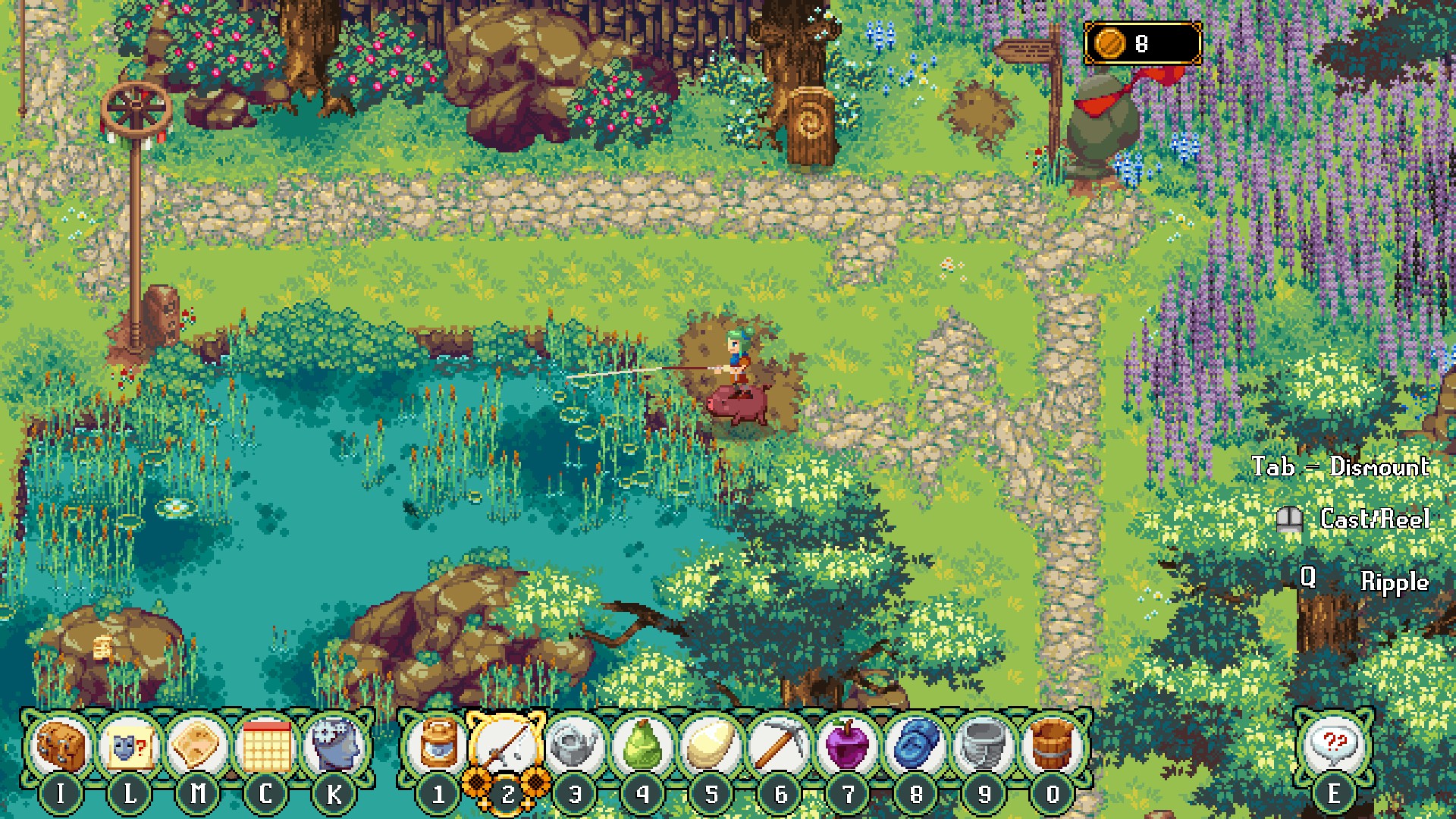The height and width of the screenshot is (819, 1456).
Task: Select the purple apple slot
Action: pyautogui.click(x=848, y=747)
